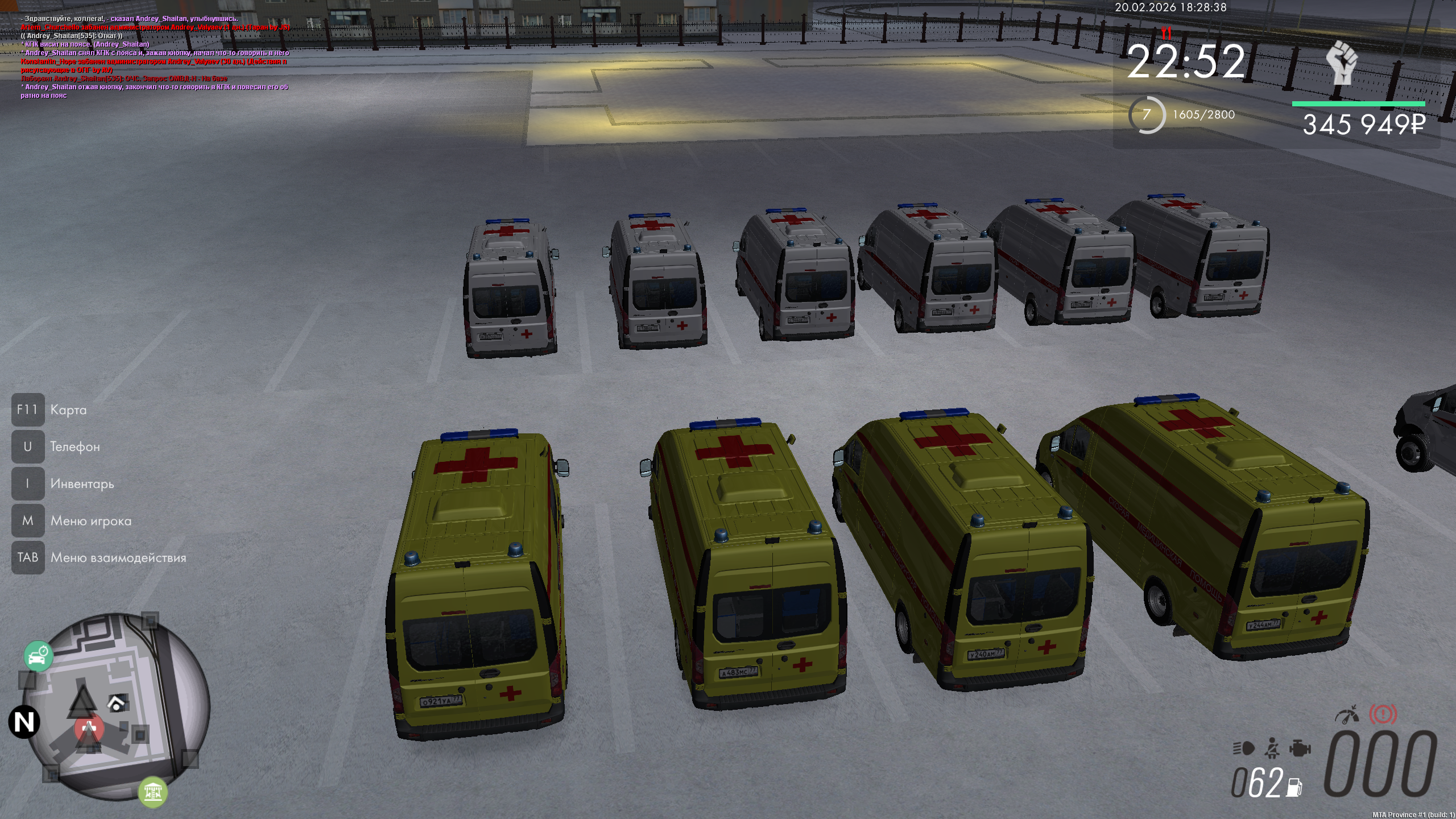Click the fuel pump icon
This screenshot has height=819, width=1456.
(x=1294, y=787)
